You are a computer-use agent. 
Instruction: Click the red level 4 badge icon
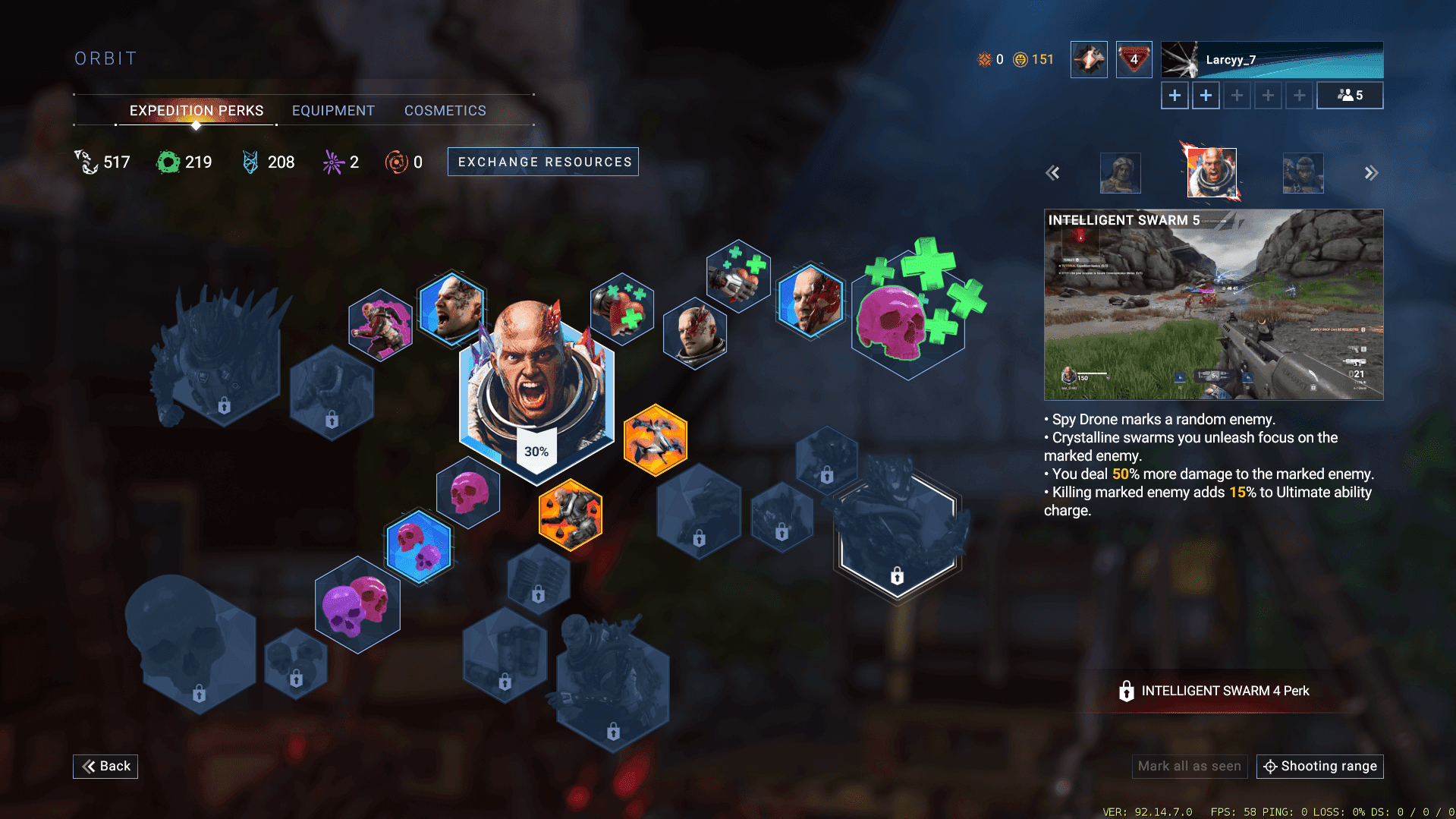[x=1134, y=60]
